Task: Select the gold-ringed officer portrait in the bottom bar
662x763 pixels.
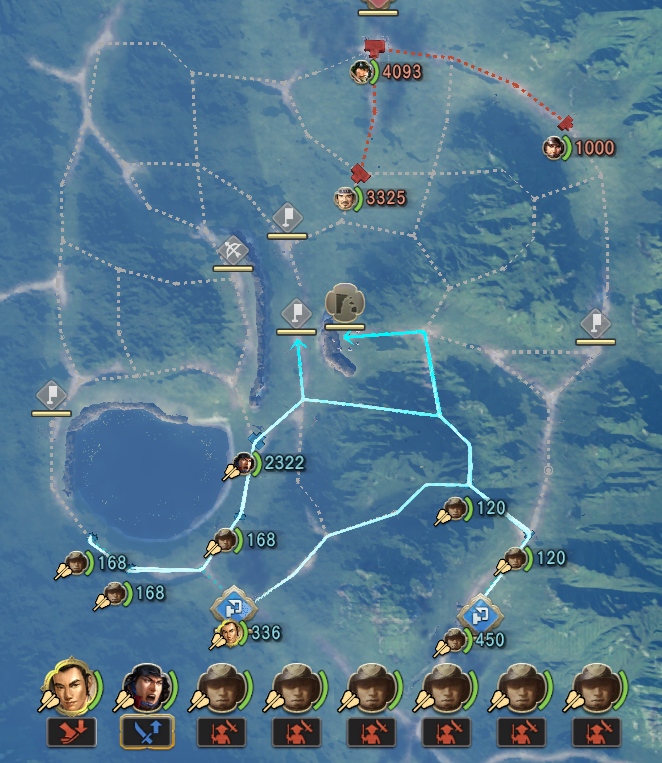Action: coord(66,689)
